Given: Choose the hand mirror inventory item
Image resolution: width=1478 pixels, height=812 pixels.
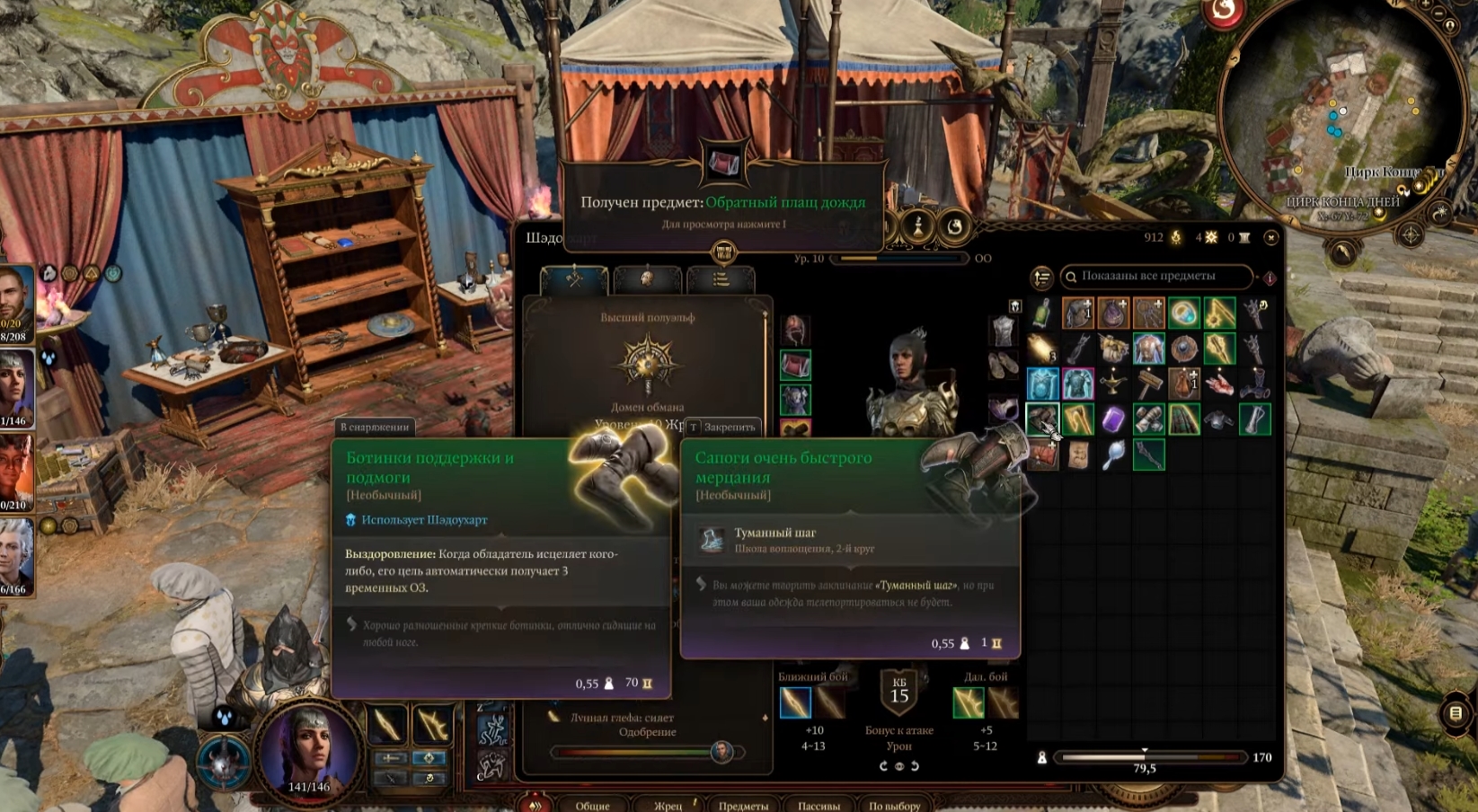Looking at the screenshot, I should click(x=1113, y=455).
